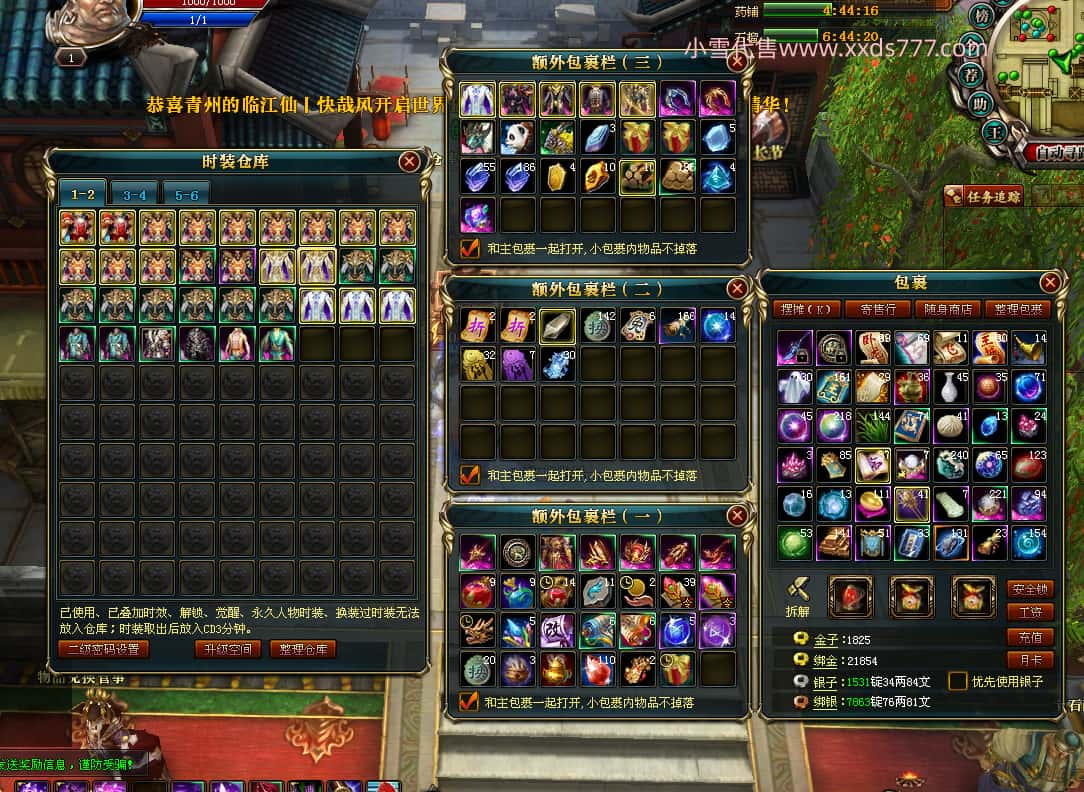Open 二级密码设置 password settings
Viewport: 1084px width, 792px height.
(x=103, y=649)
